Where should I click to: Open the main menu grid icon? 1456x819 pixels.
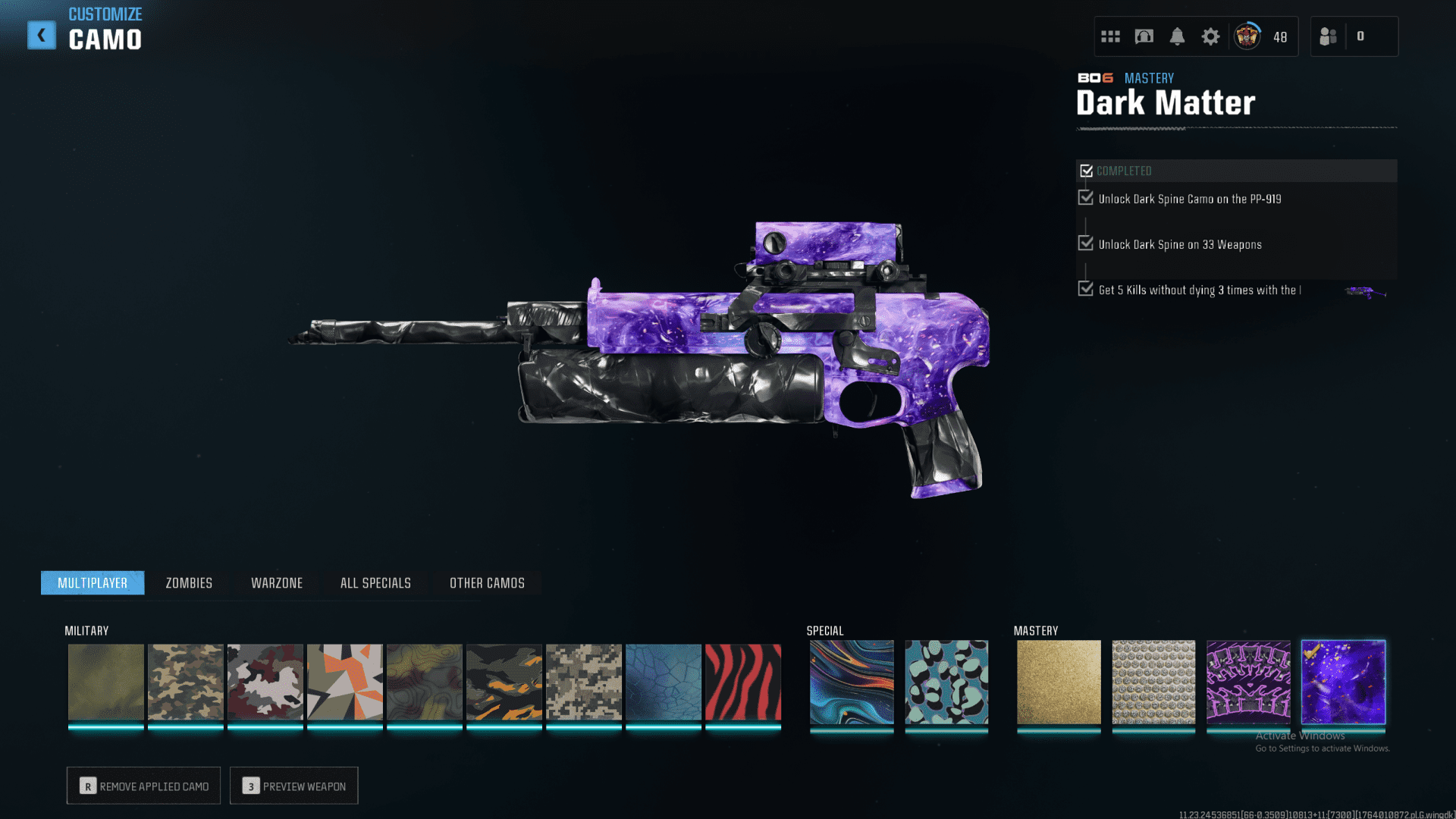pos(1110,36)
